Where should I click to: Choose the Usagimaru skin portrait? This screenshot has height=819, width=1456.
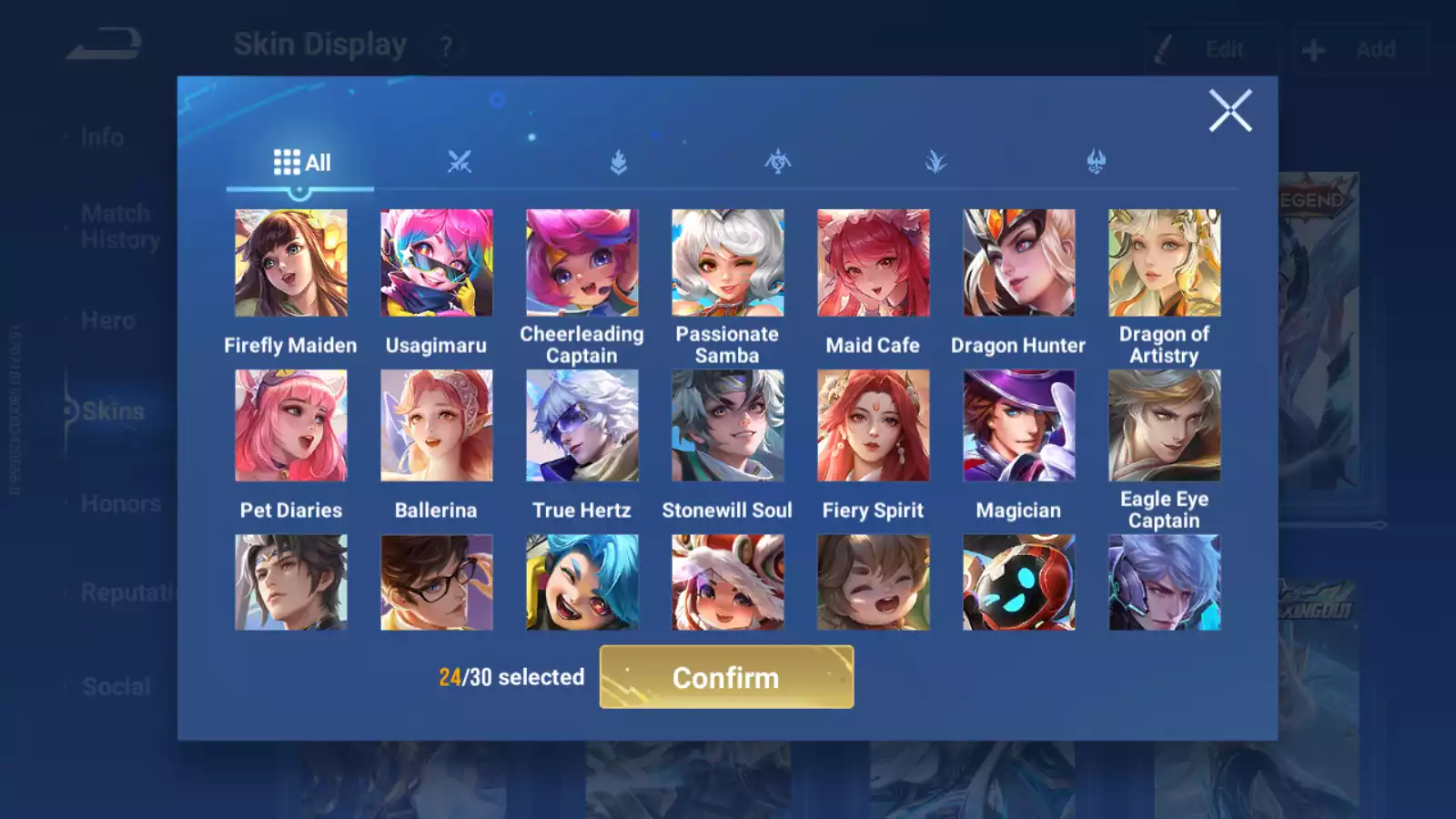pos(436,263)
